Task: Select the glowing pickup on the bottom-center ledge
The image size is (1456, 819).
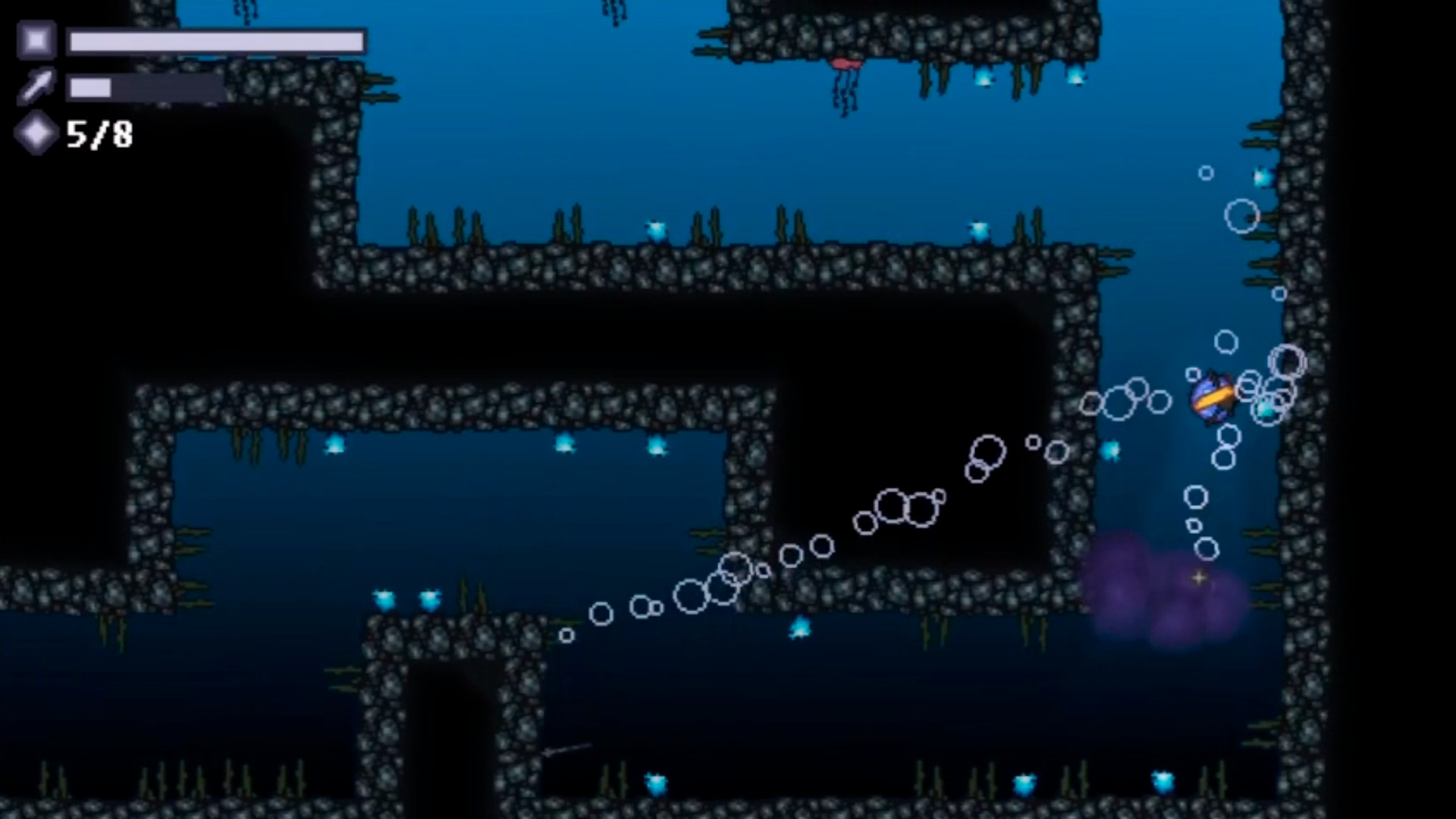Action: coord(800,628)
